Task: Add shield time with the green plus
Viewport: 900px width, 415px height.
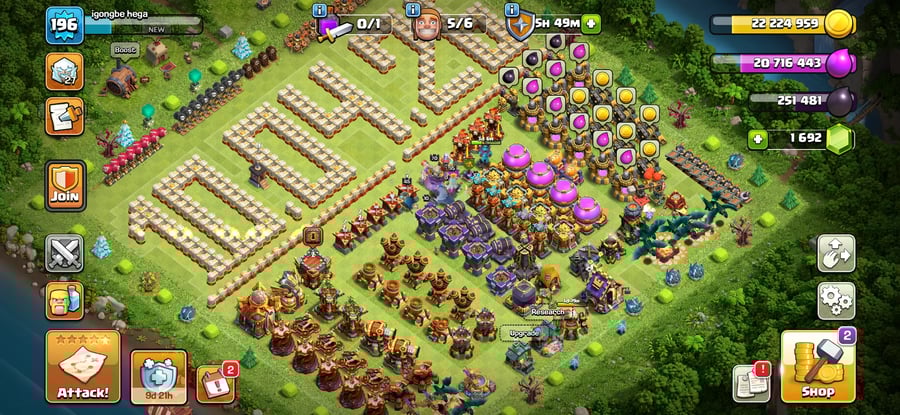Action: tap(592, 23)
